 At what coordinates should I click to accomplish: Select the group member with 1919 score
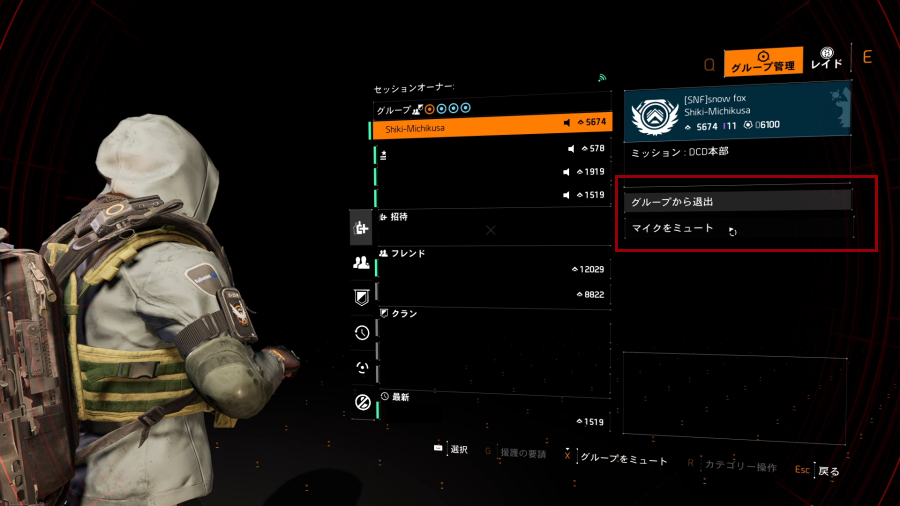tap(491, 173)
